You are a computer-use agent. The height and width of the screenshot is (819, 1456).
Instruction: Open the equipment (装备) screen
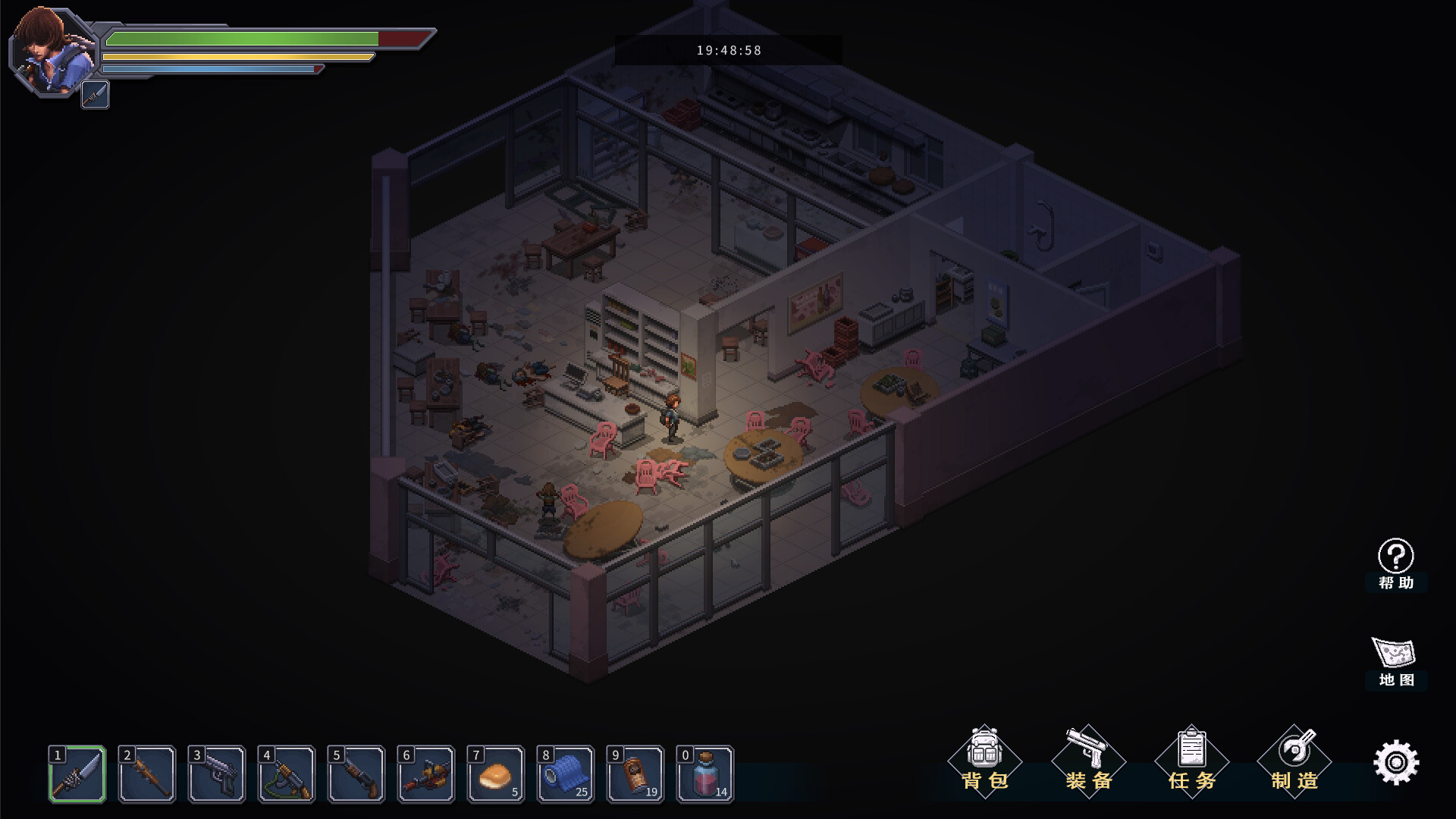[x=1088, y=761]
